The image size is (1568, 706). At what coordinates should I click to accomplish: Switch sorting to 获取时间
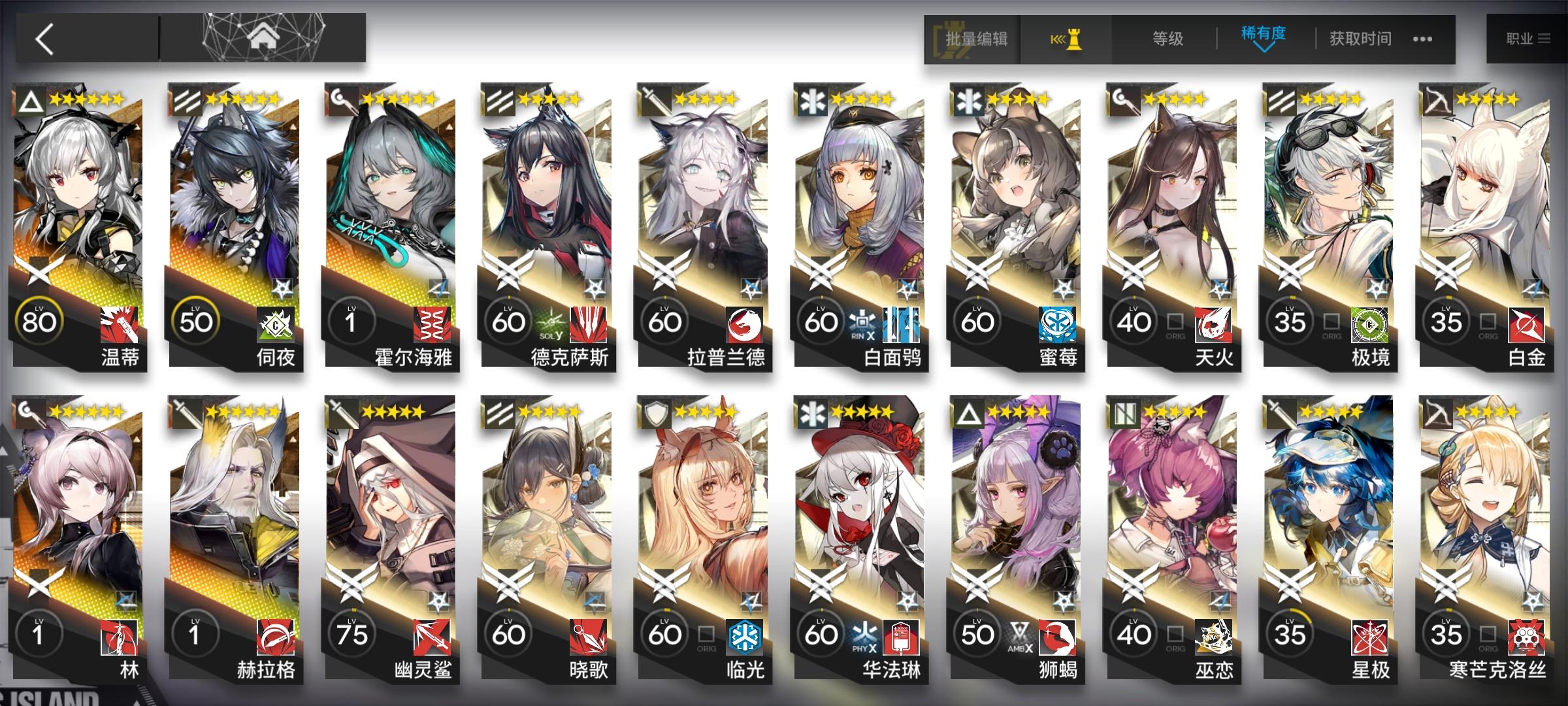(x=1360, y=39)
